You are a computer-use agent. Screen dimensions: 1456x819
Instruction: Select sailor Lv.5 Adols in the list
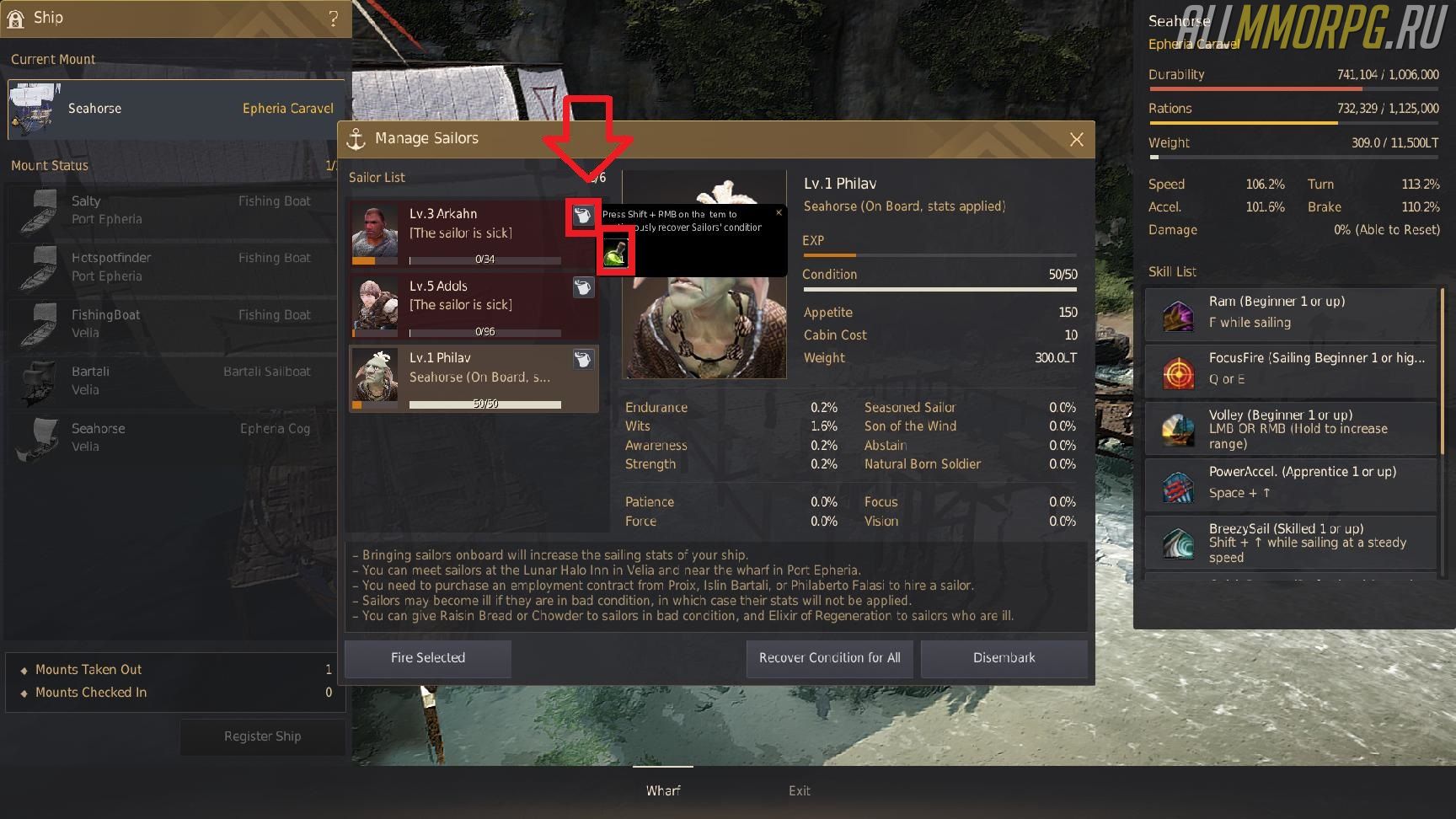click(459, 305)
